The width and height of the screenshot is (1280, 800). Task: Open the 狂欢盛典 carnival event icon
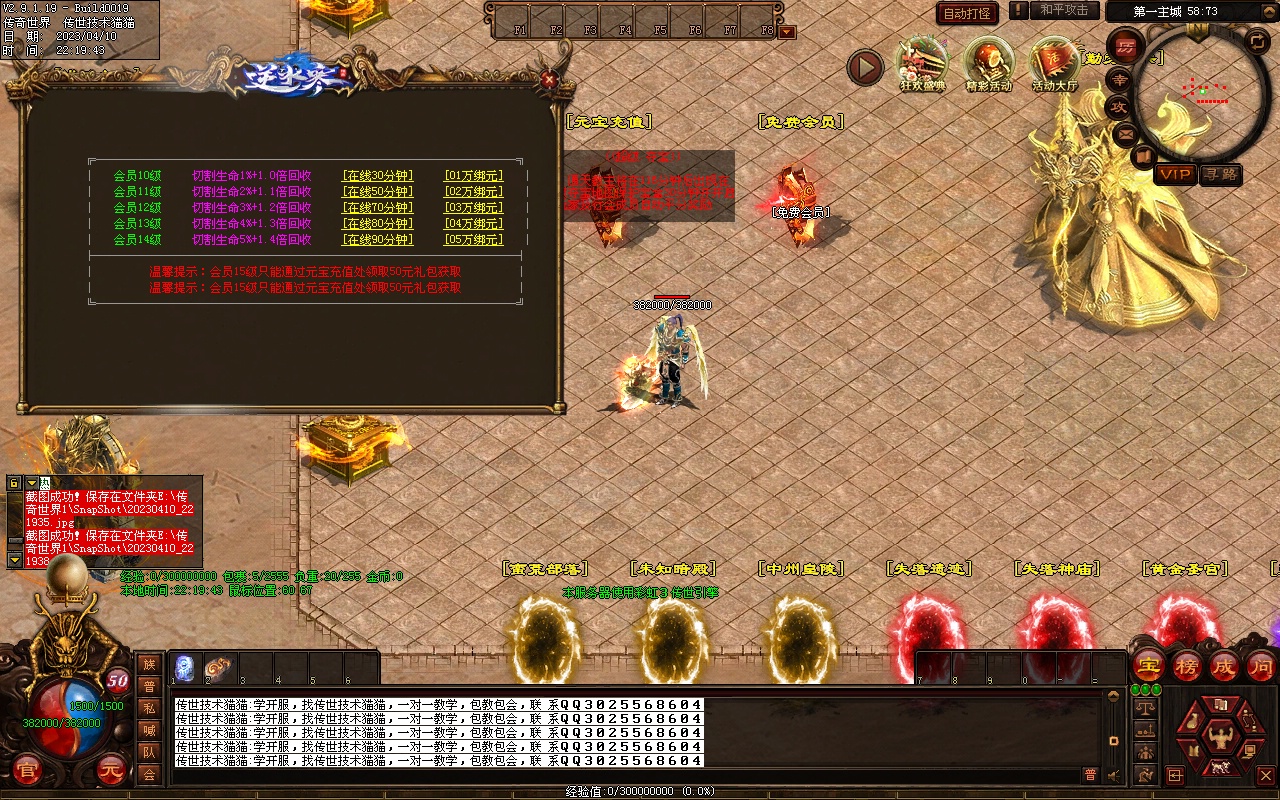click(x=922, y=63)
